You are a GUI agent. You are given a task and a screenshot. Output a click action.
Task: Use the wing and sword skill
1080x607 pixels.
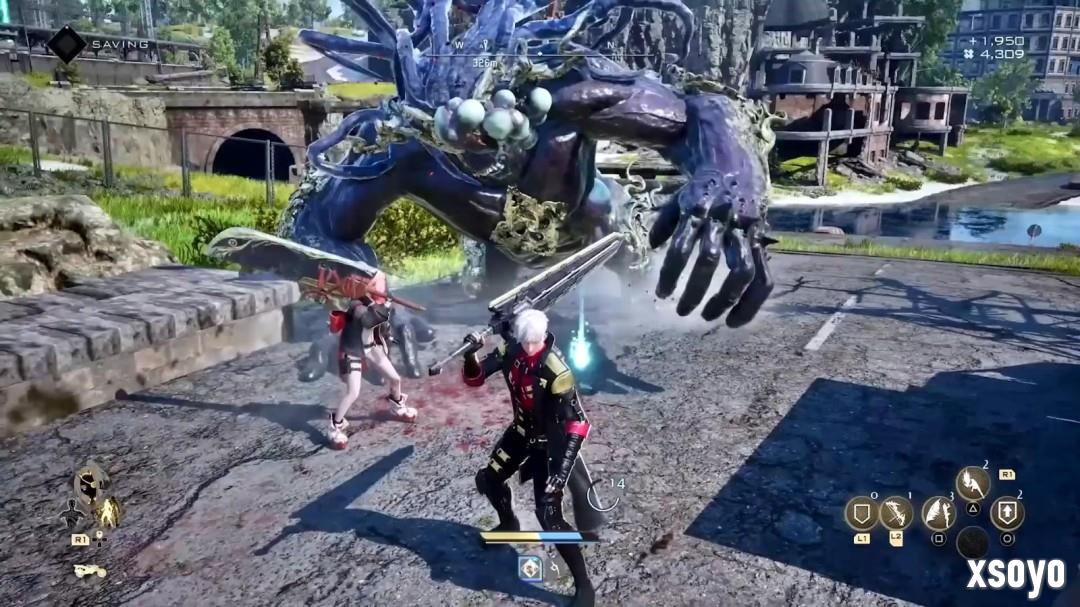pyautogui.click(x=938, y=513)
